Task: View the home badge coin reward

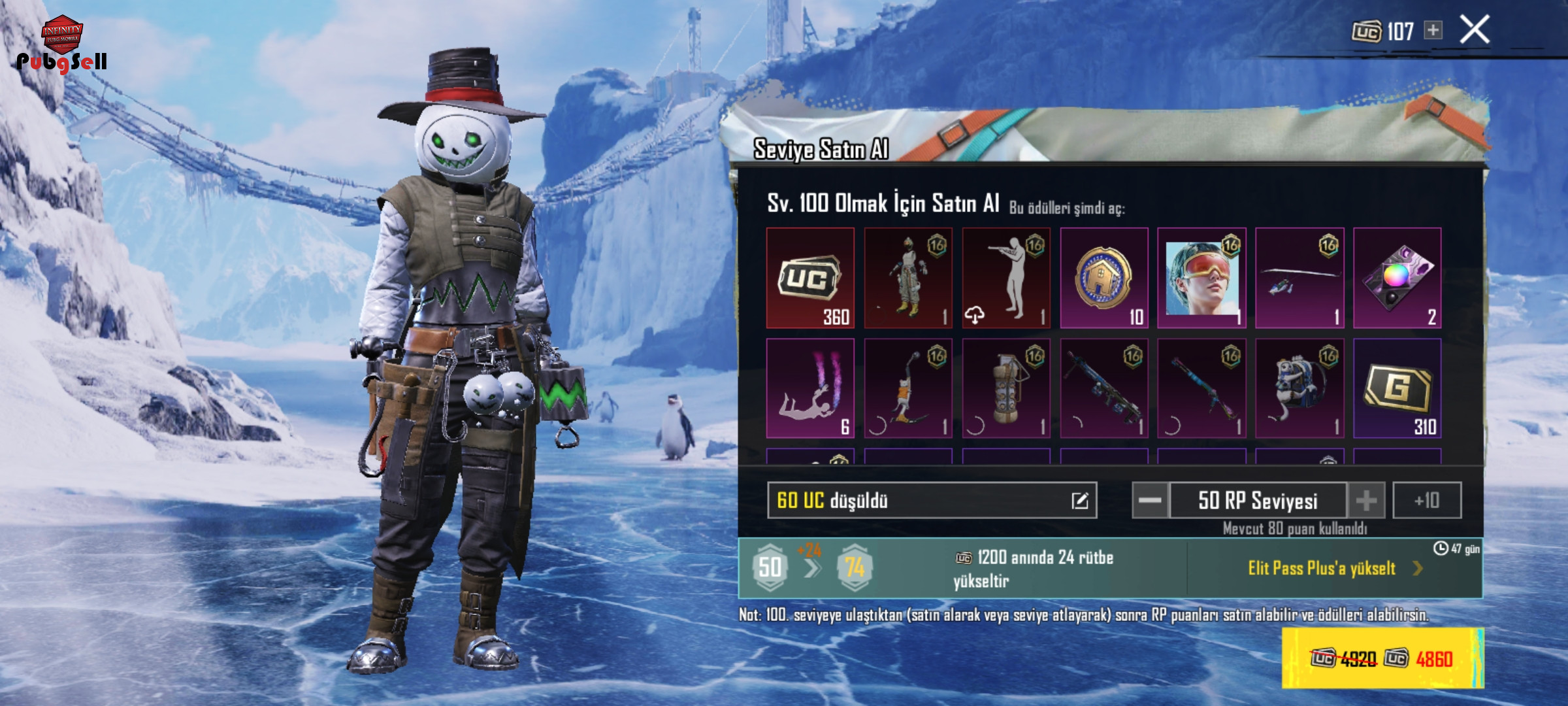Action: (x=1103, y=278)
